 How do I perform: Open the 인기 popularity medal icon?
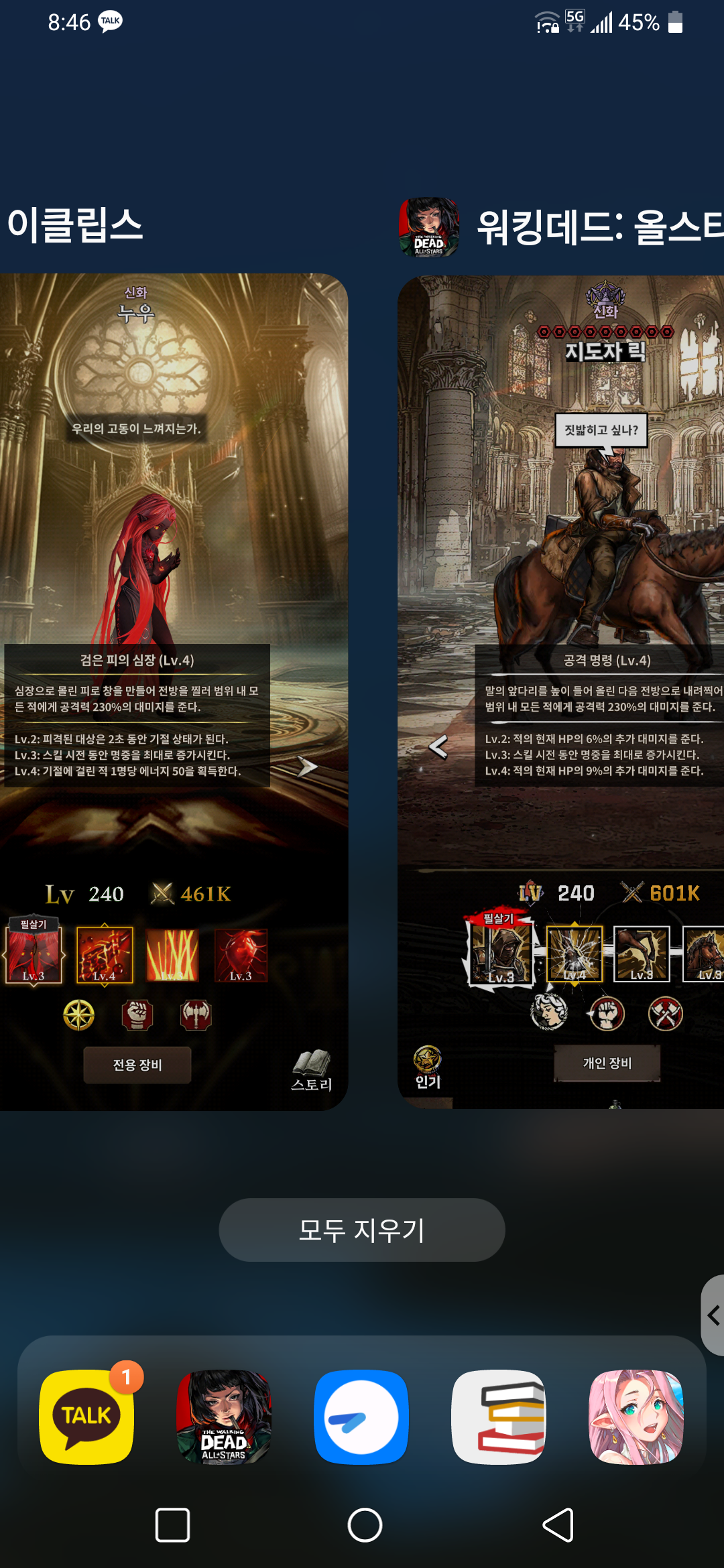coord(428,1067)
